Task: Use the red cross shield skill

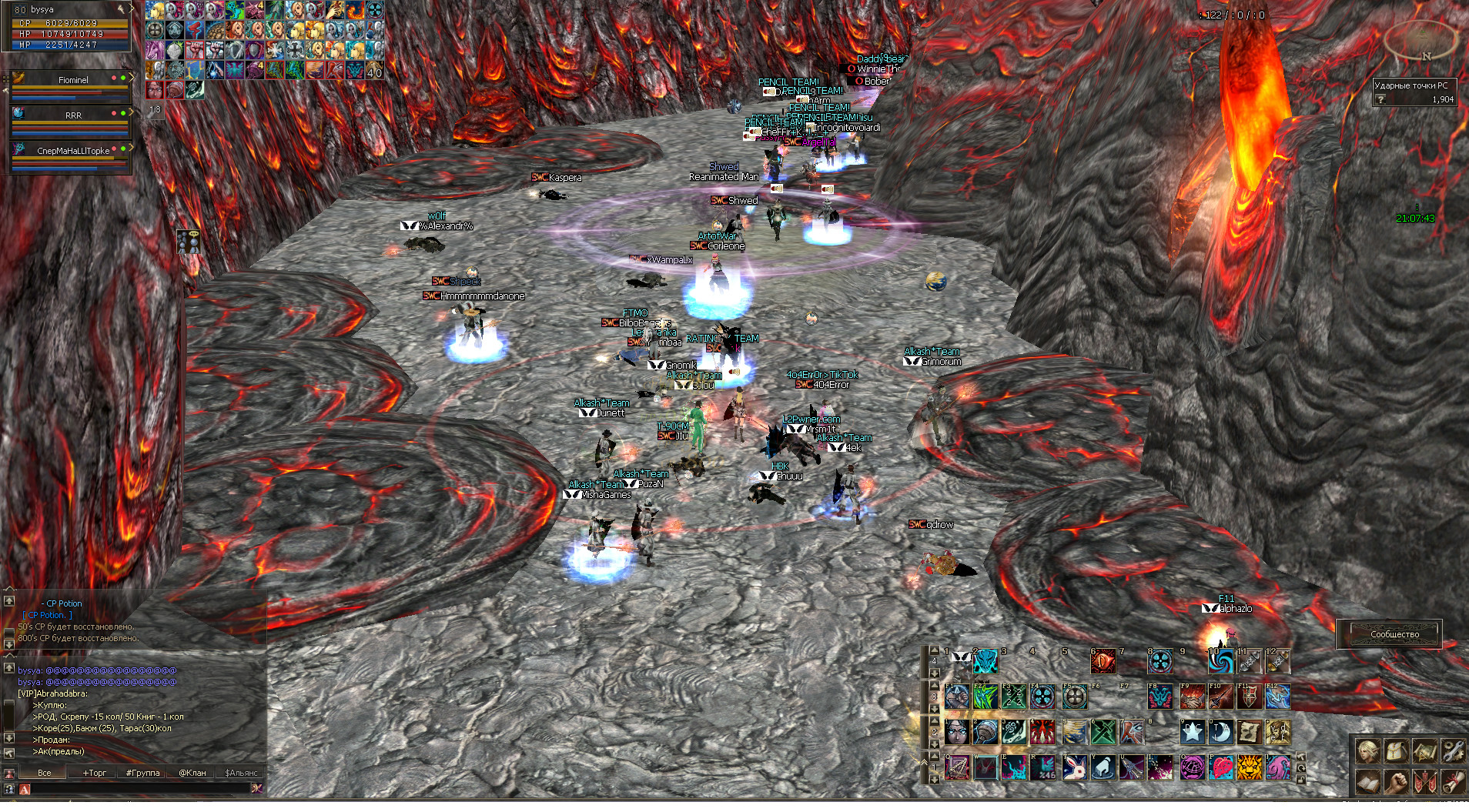Action: 1249,697
